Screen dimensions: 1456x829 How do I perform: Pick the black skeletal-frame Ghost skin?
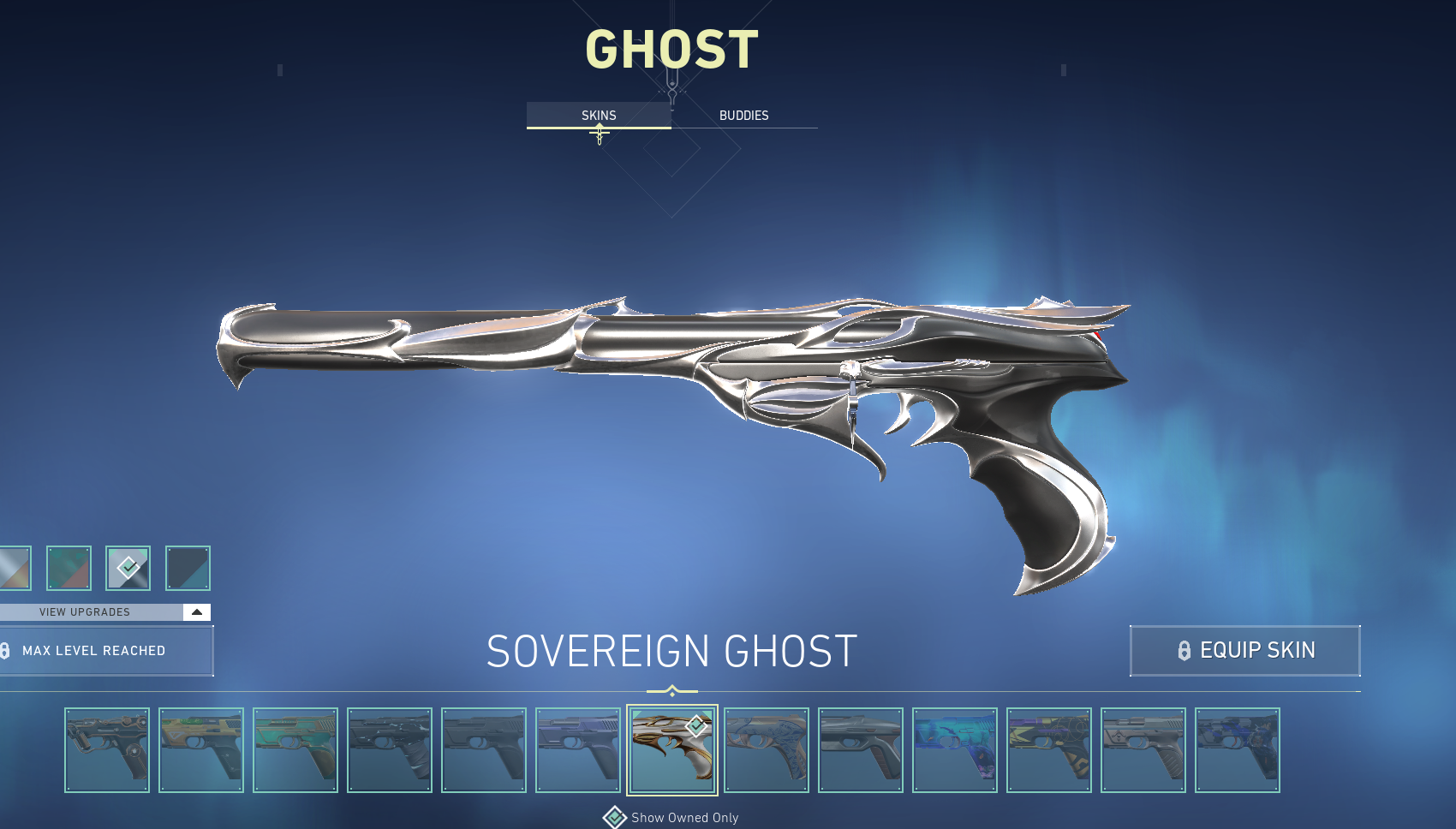tap(107, 750)
